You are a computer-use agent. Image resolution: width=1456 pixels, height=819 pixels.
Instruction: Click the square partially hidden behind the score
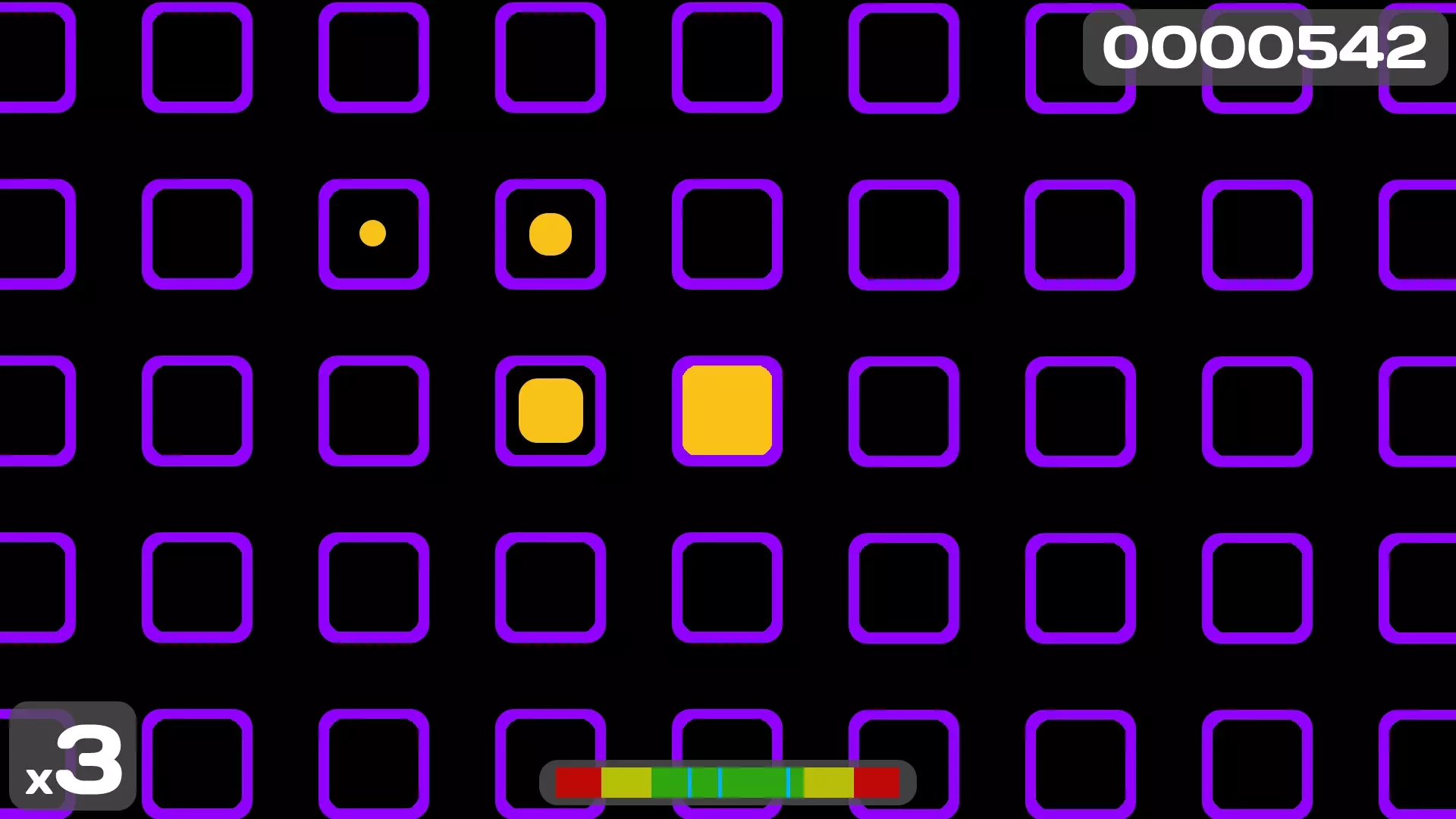1257,57
